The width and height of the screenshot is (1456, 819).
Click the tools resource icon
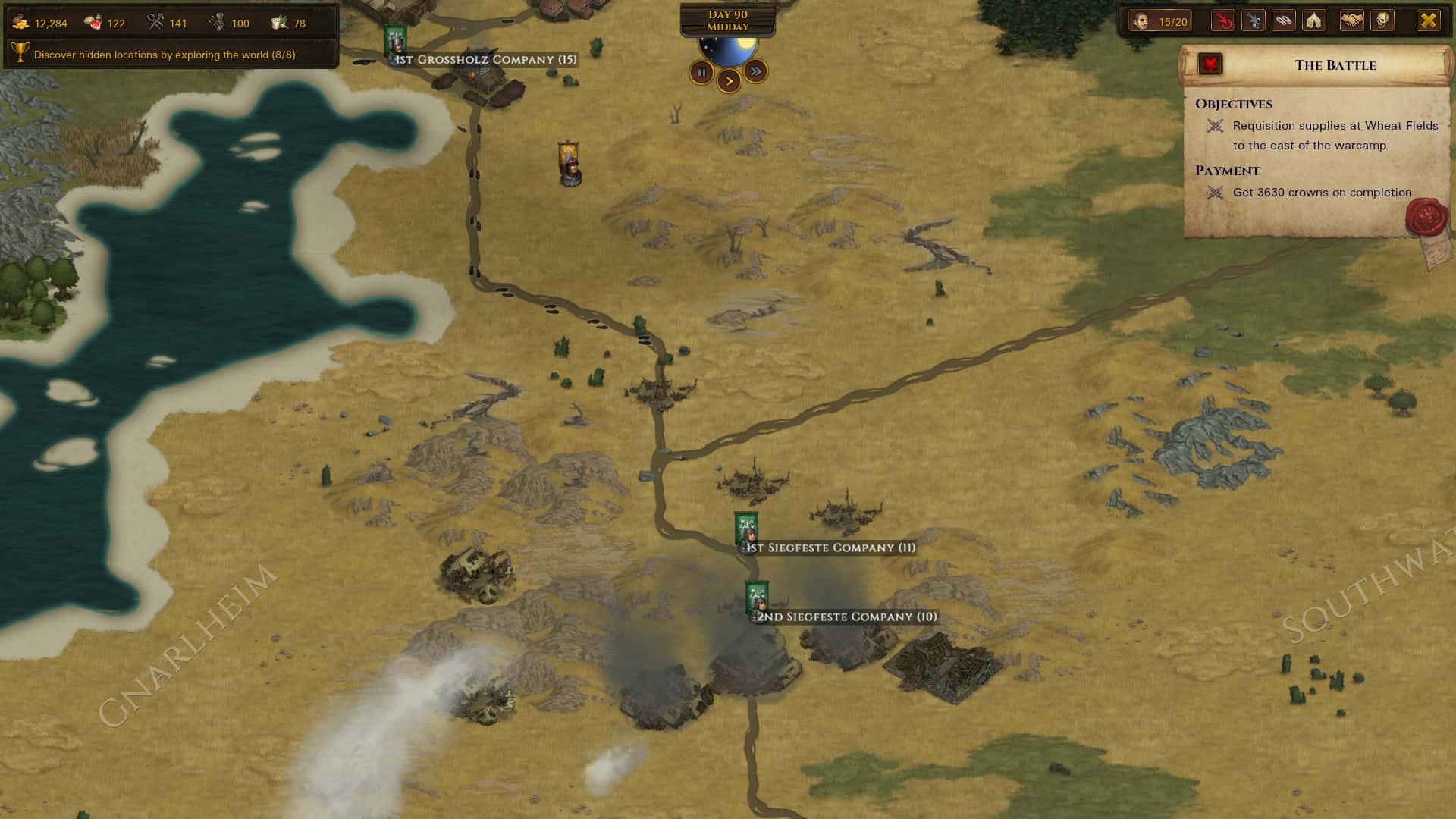coord(157,21)
